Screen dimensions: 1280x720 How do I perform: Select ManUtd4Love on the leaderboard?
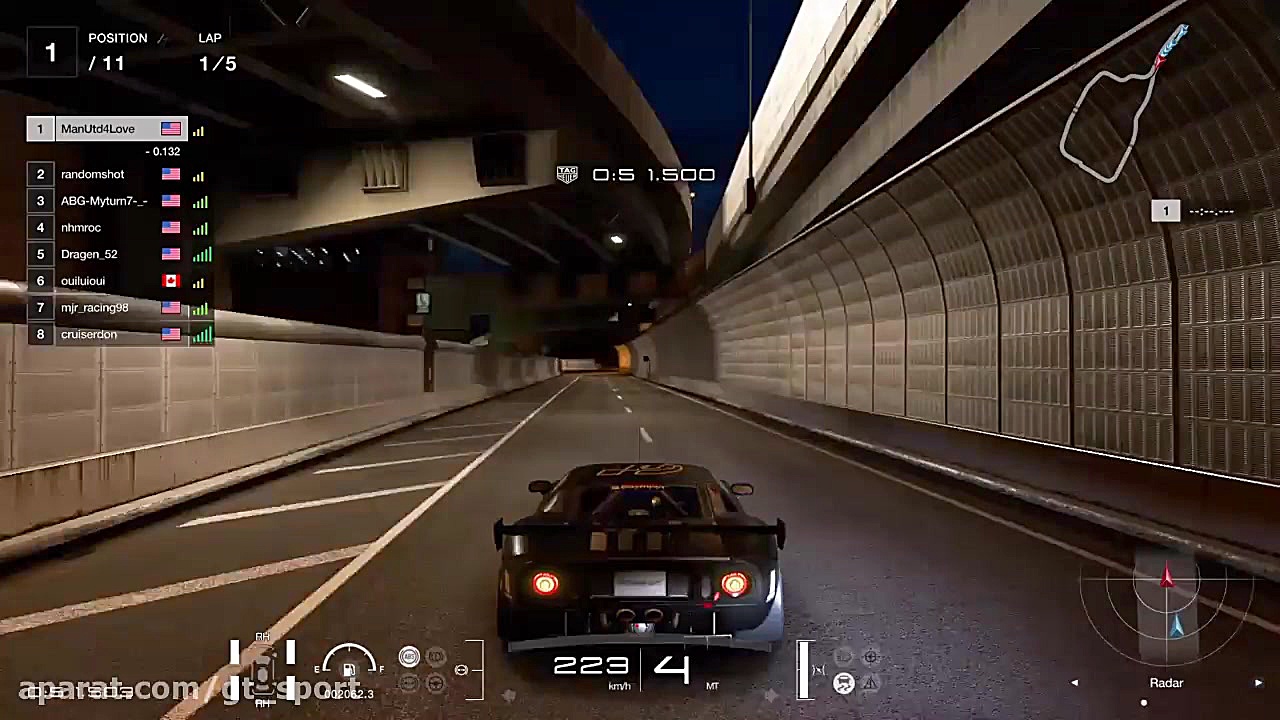(x=97, y=128)
